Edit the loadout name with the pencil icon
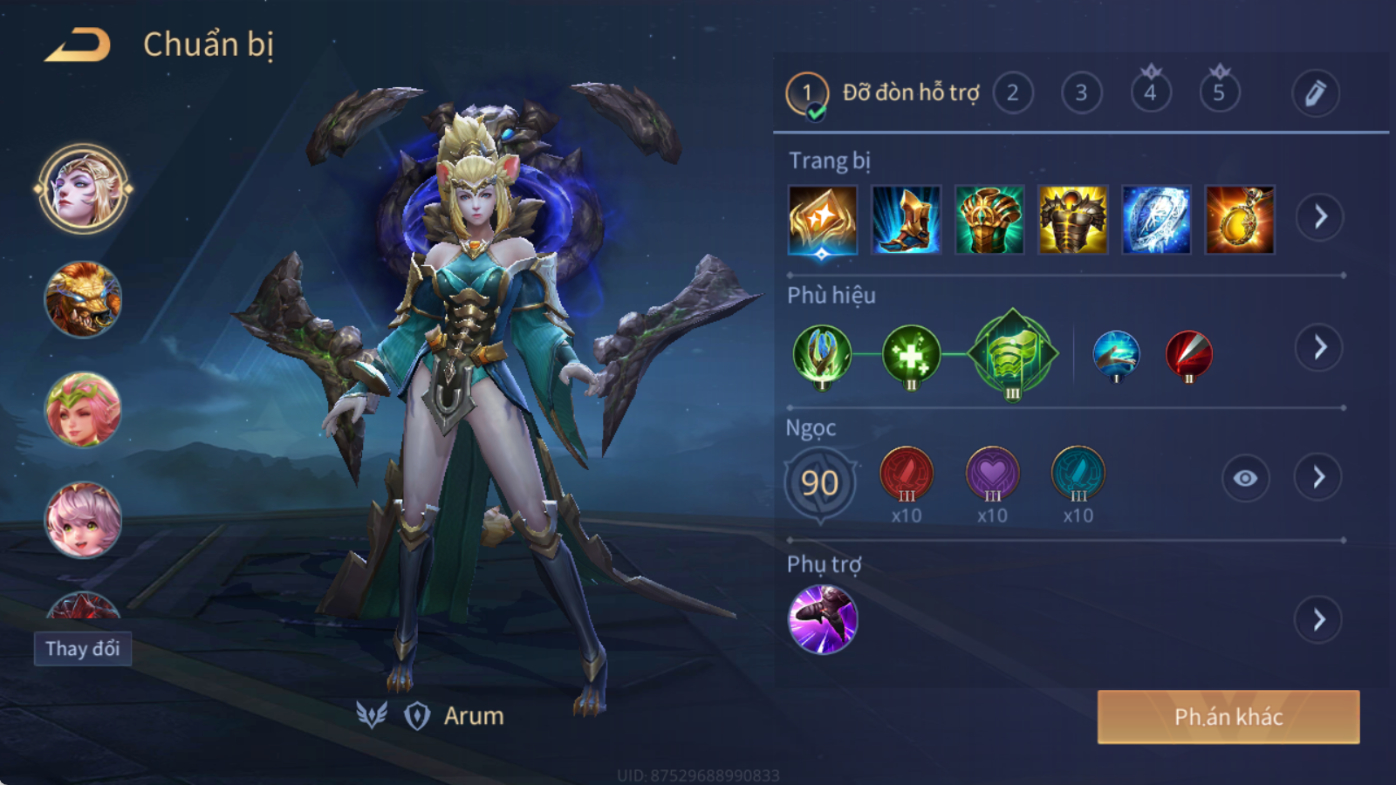 [x=1315, y=93]
